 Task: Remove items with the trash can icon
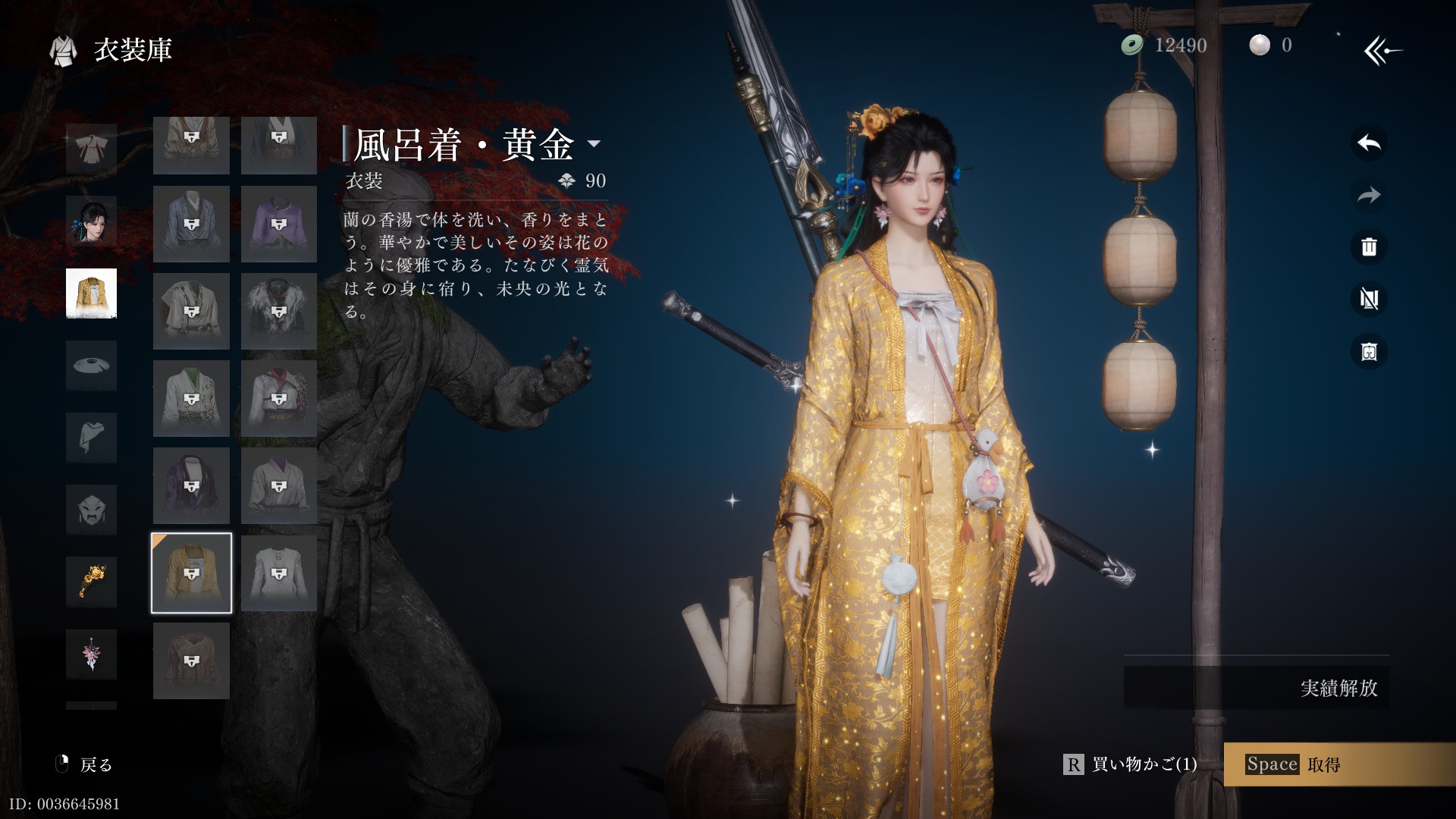1369,247
